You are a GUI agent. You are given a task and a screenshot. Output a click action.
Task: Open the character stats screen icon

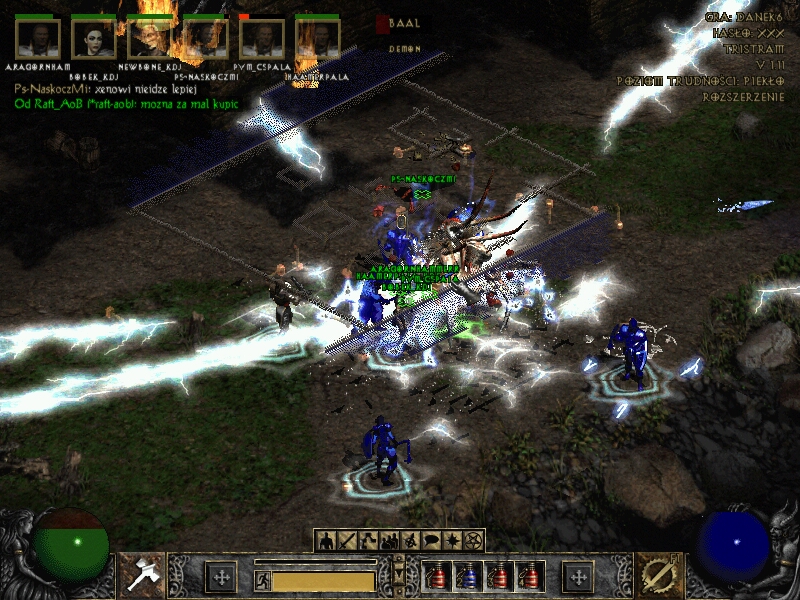click(326, 541)
